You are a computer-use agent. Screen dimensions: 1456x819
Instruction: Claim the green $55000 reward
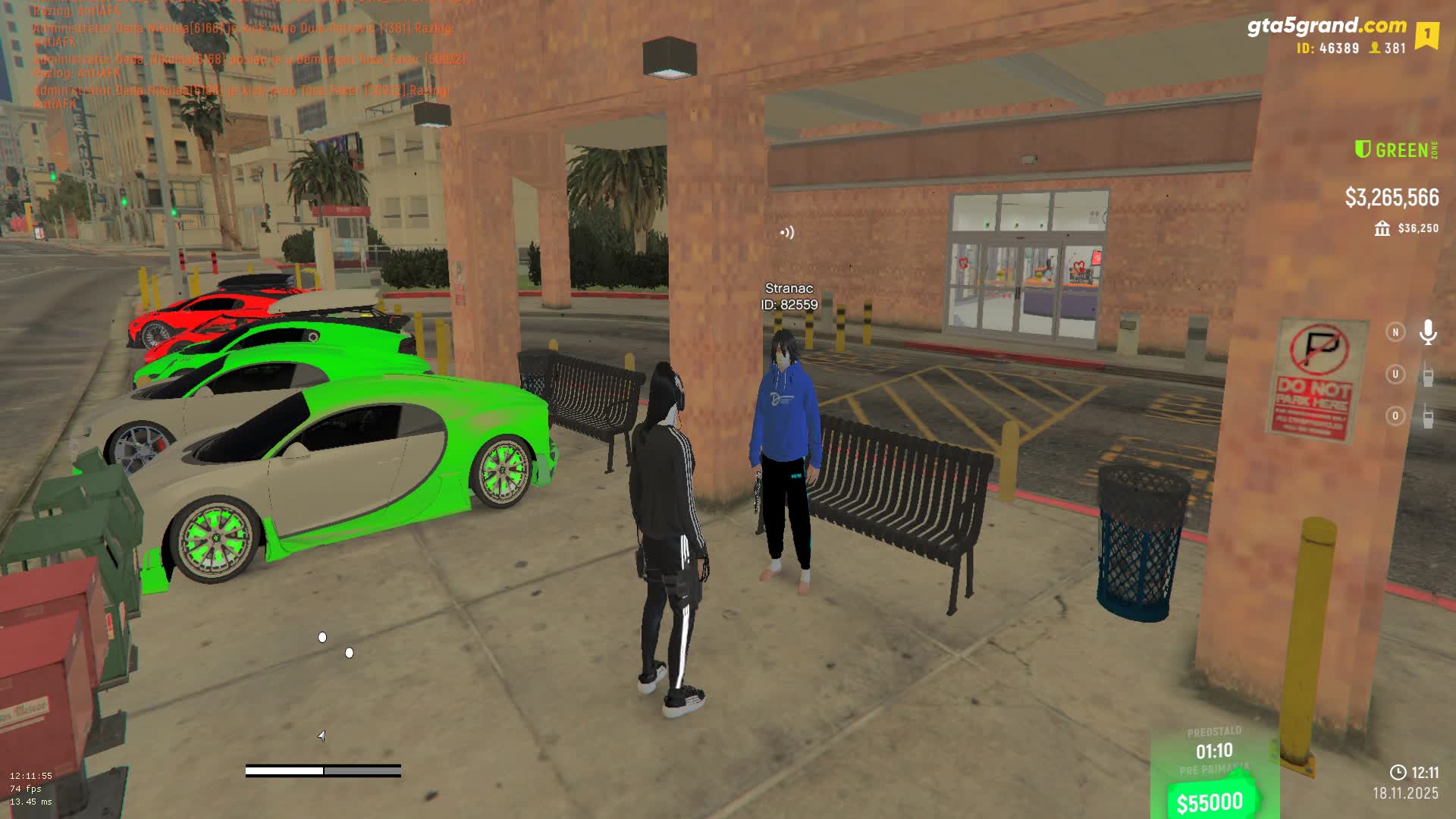pyautogui.click(x=1210, y=802)
